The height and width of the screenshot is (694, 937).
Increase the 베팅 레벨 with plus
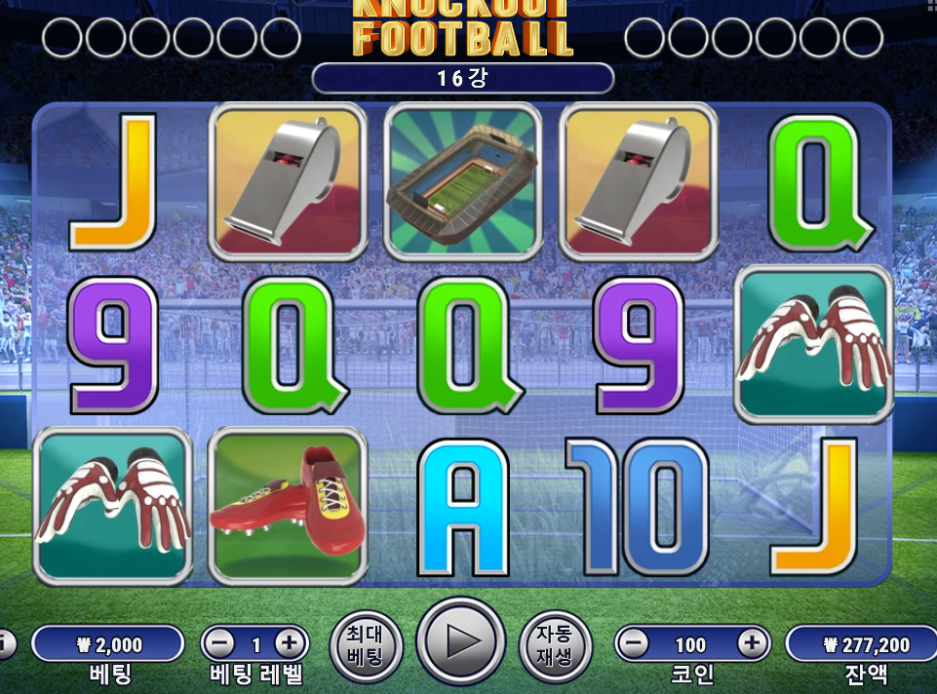(x=290, y=643)
